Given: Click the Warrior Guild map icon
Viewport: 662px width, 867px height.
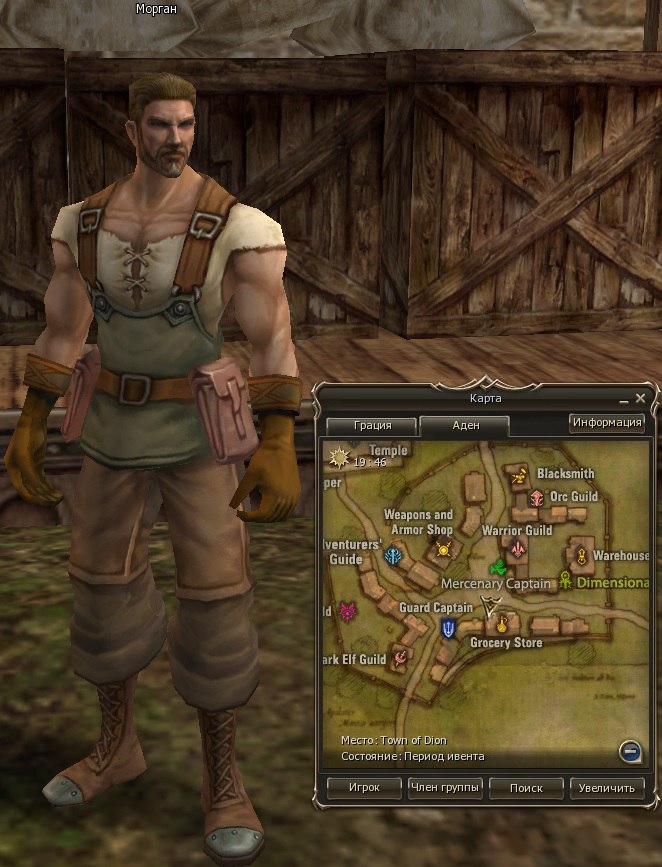Looking at the screenshot, I should click(x=517, y=549).
